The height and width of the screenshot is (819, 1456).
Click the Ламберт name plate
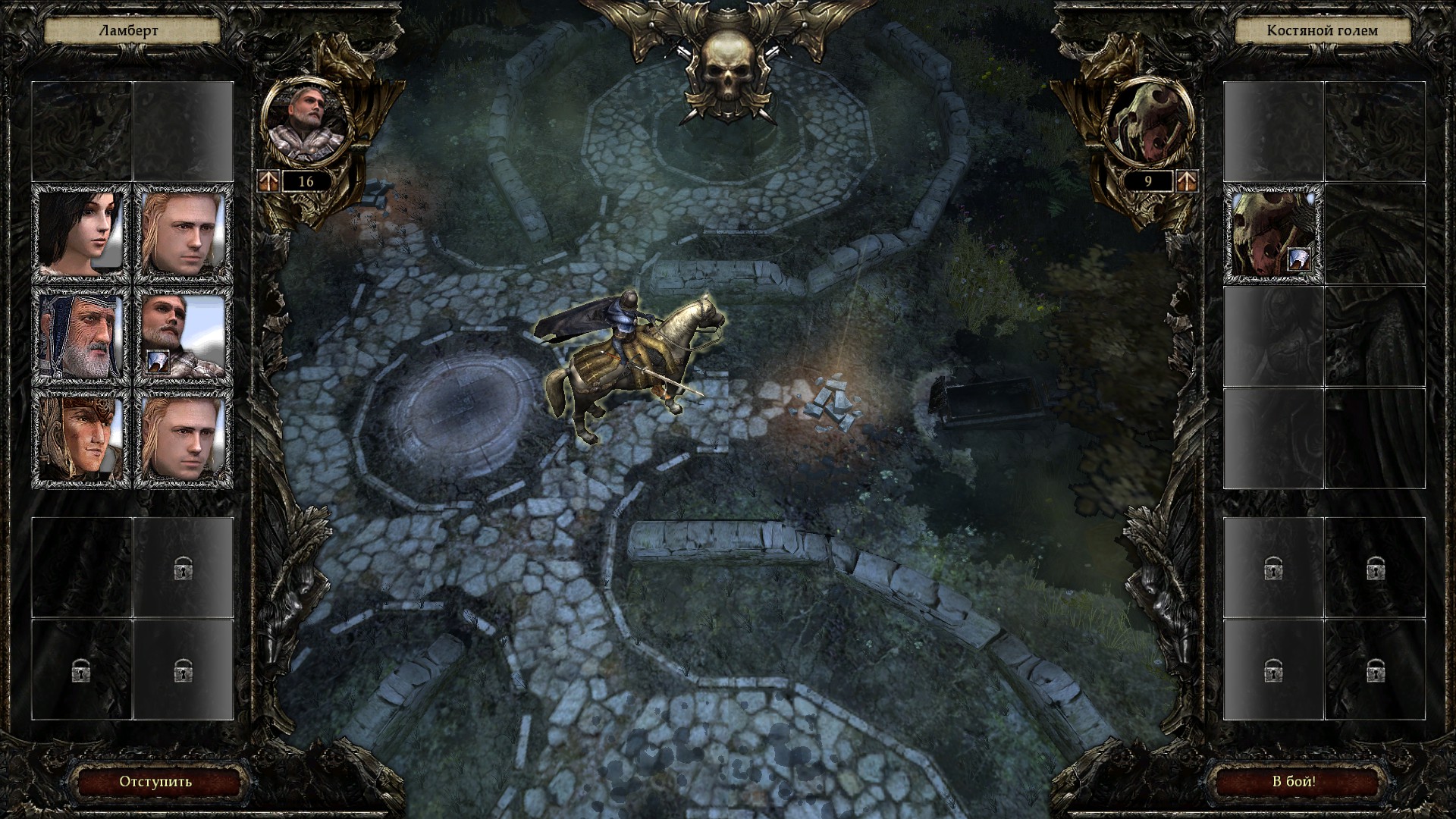tap(132, 31)
